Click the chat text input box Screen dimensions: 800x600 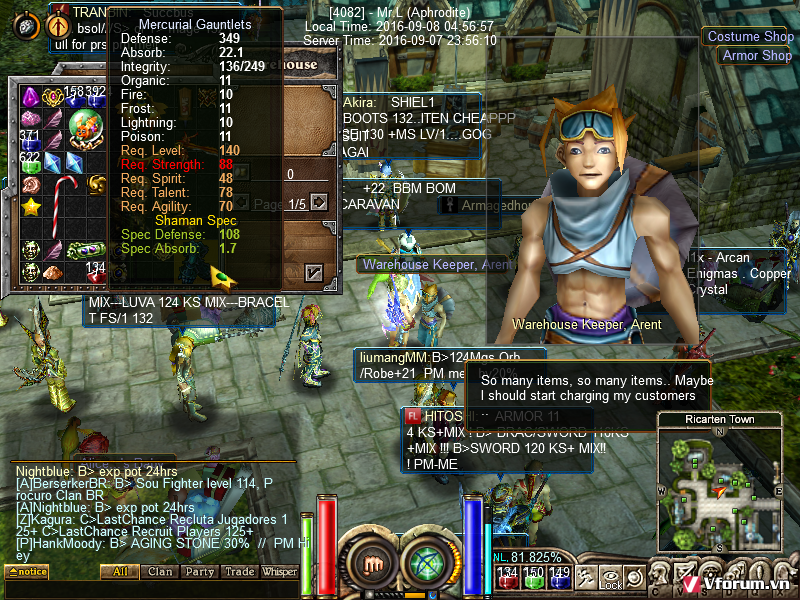pyautogui.click(x=150, y=589)
